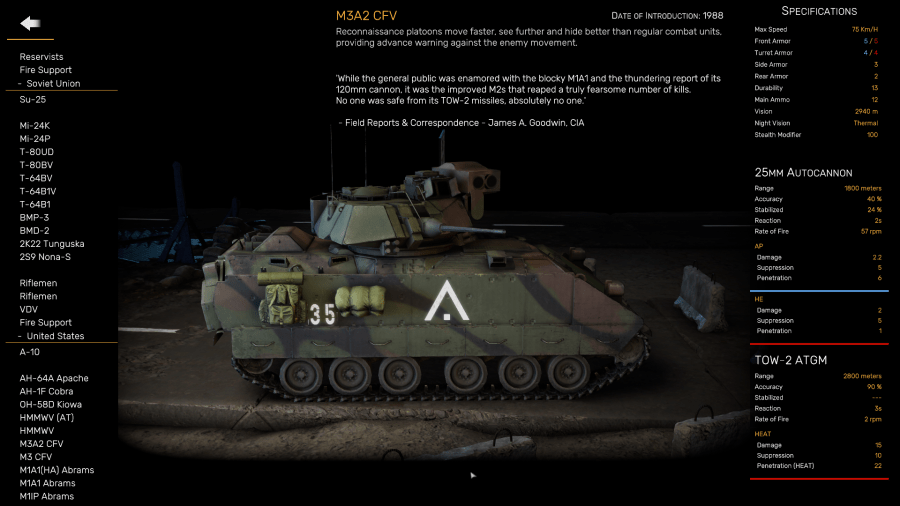View the BMP-3 unit page
Screen dimensions: 900x506
pos(34,217)
